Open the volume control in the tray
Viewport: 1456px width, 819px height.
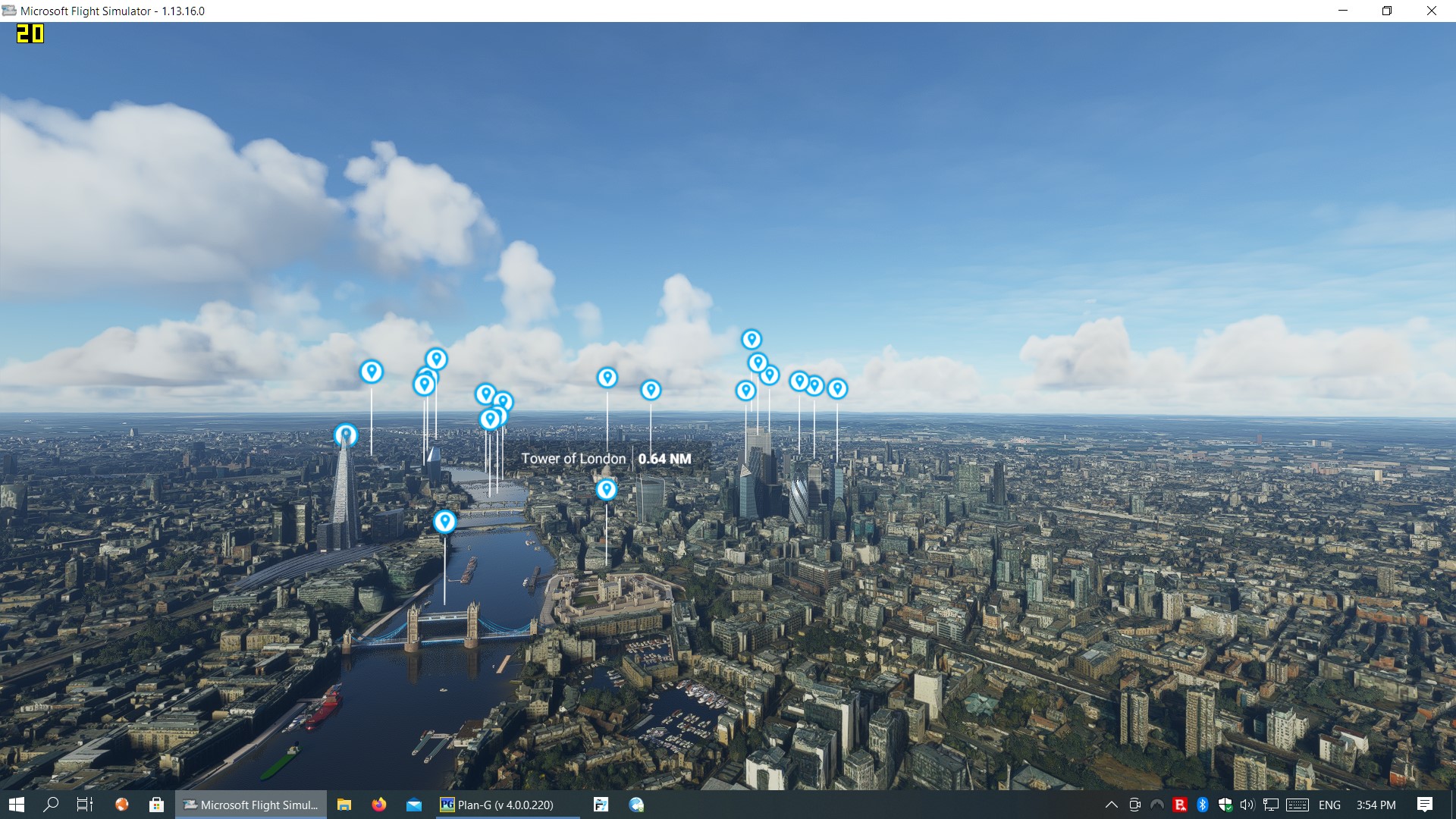1247,805
